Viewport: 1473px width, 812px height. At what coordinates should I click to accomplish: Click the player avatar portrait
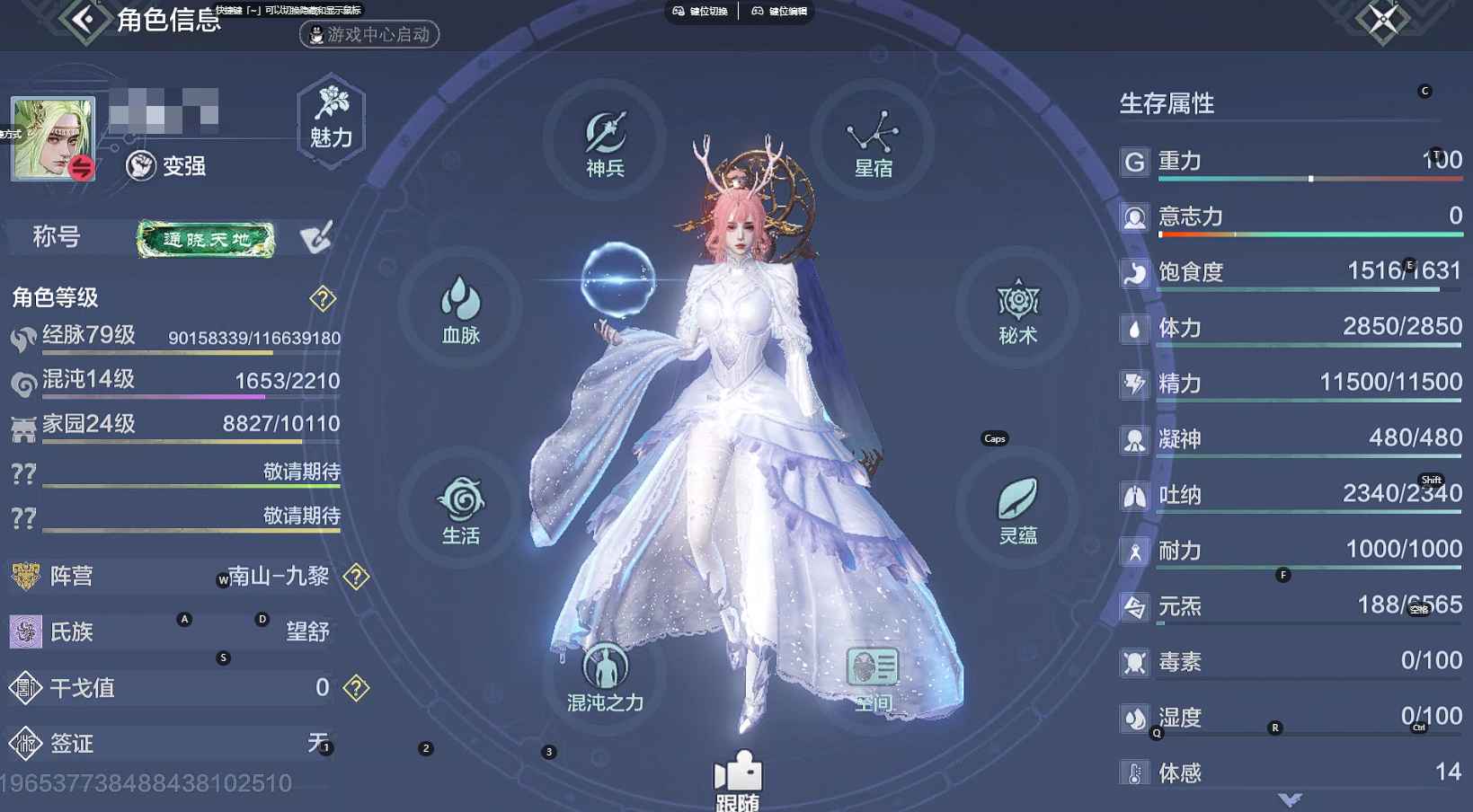pos(52,137)
